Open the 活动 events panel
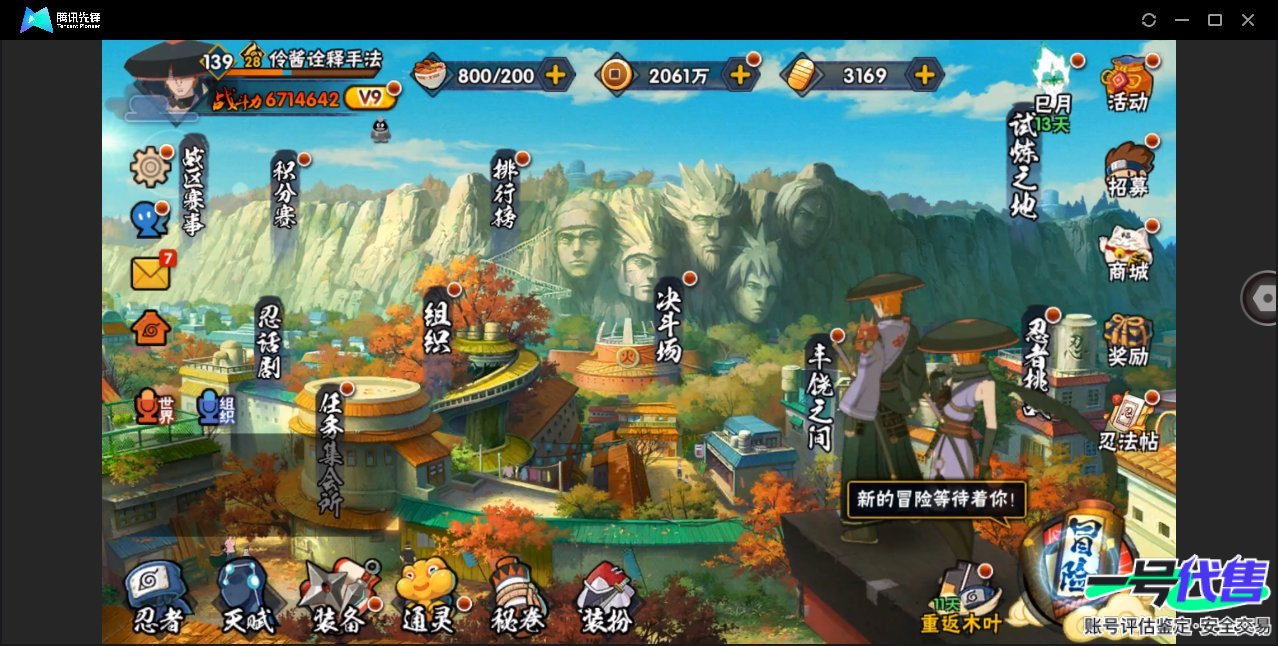1278x646 pixels. [1127, 82]
